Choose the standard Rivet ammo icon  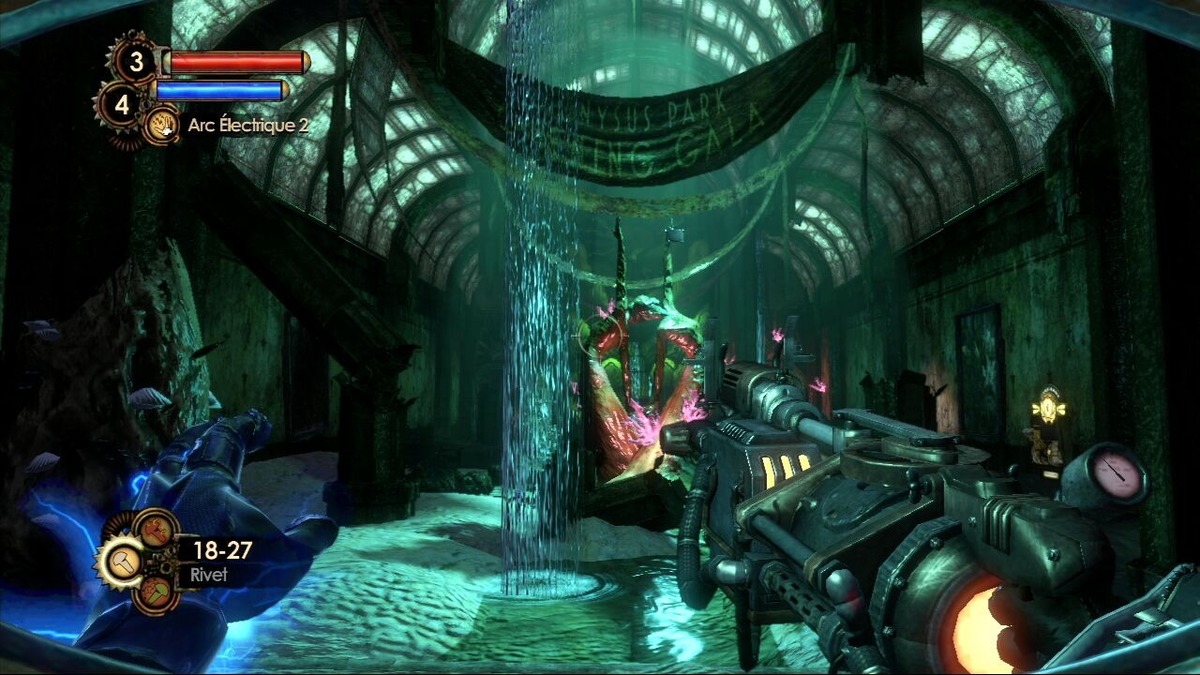(123, 561)
